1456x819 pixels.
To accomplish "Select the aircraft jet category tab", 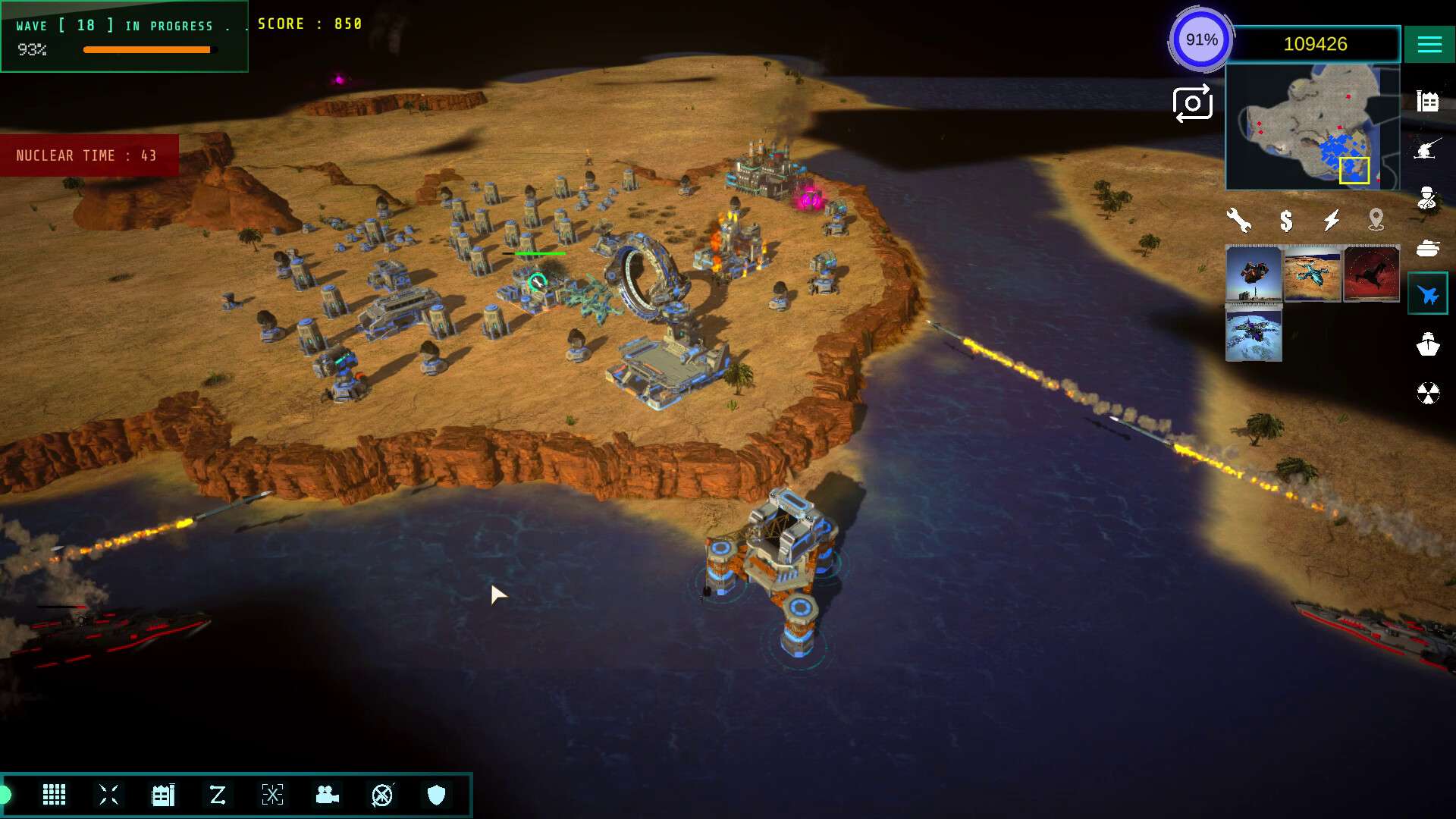I will [x=1427, y=294].
